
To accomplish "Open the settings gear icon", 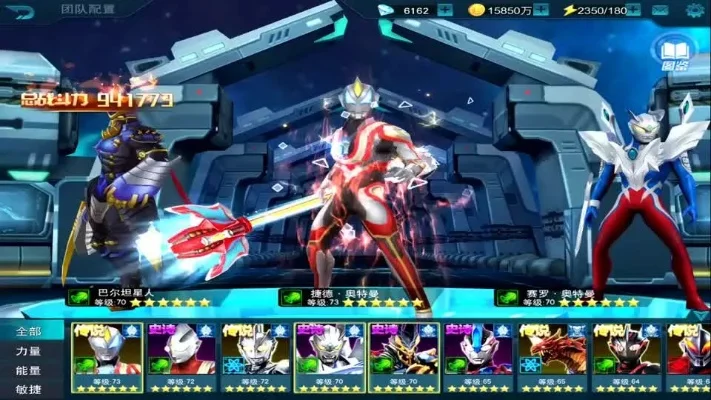I will (695, 11).
